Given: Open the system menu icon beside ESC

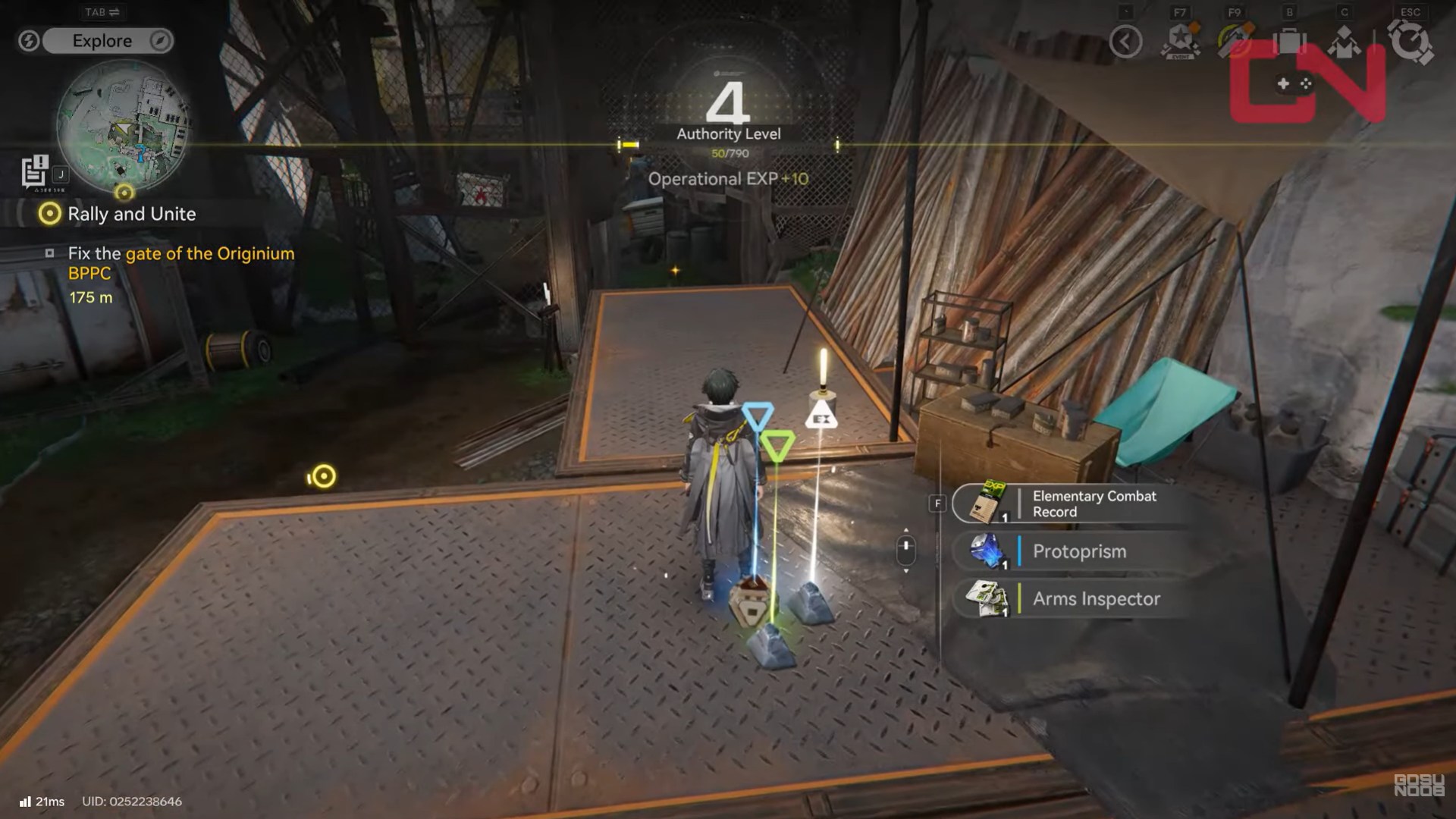Looking at the screenshot, I should coord(1408,40).
